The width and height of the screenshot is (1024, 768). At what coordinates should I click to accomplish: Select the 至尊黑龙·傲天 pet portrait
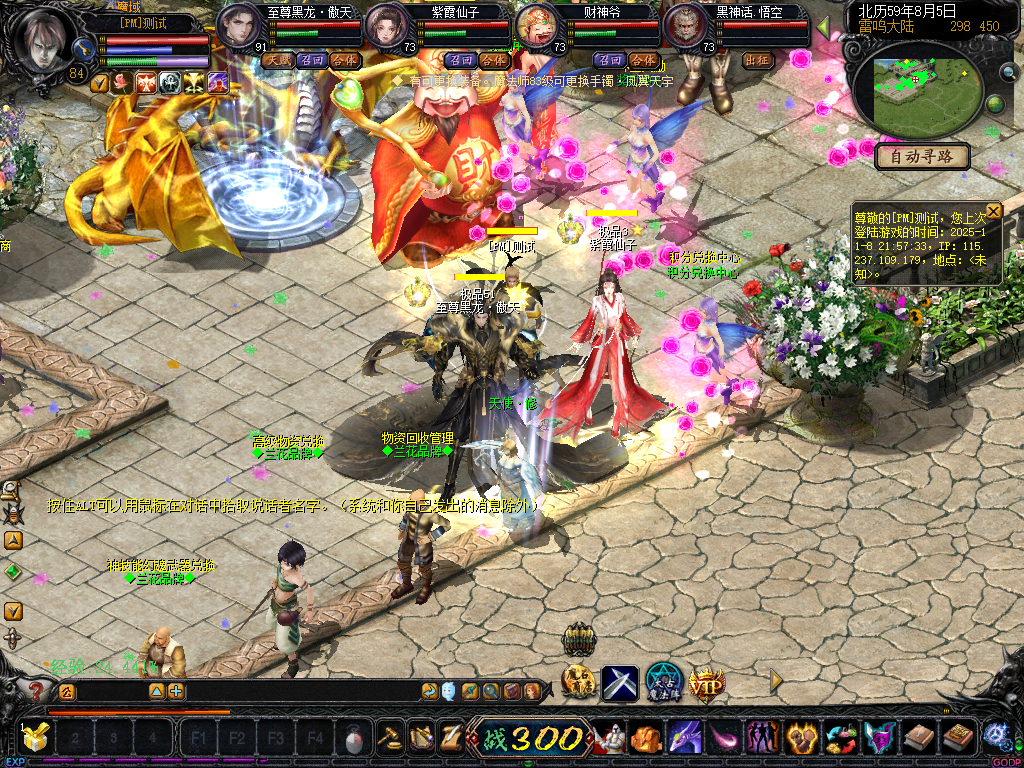pos(238,26)
